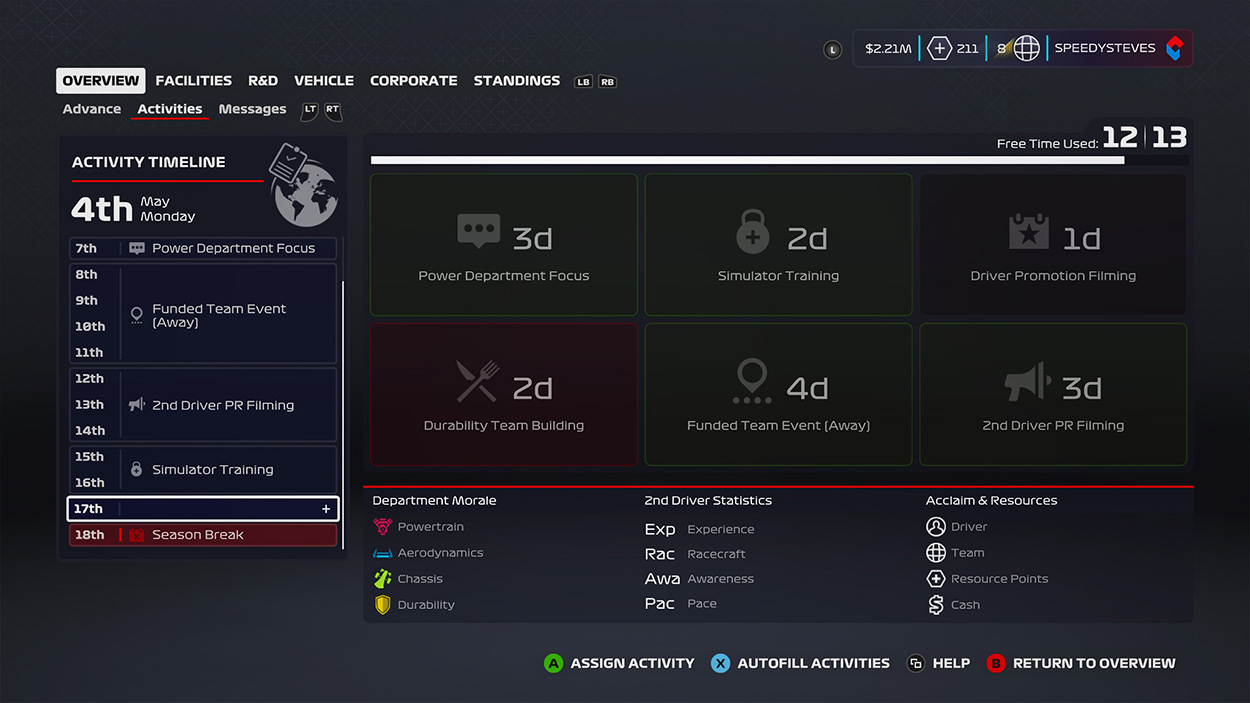Choose the Power Department Focus activity card
Screen dimensions: 1250x703
[504, 245]
